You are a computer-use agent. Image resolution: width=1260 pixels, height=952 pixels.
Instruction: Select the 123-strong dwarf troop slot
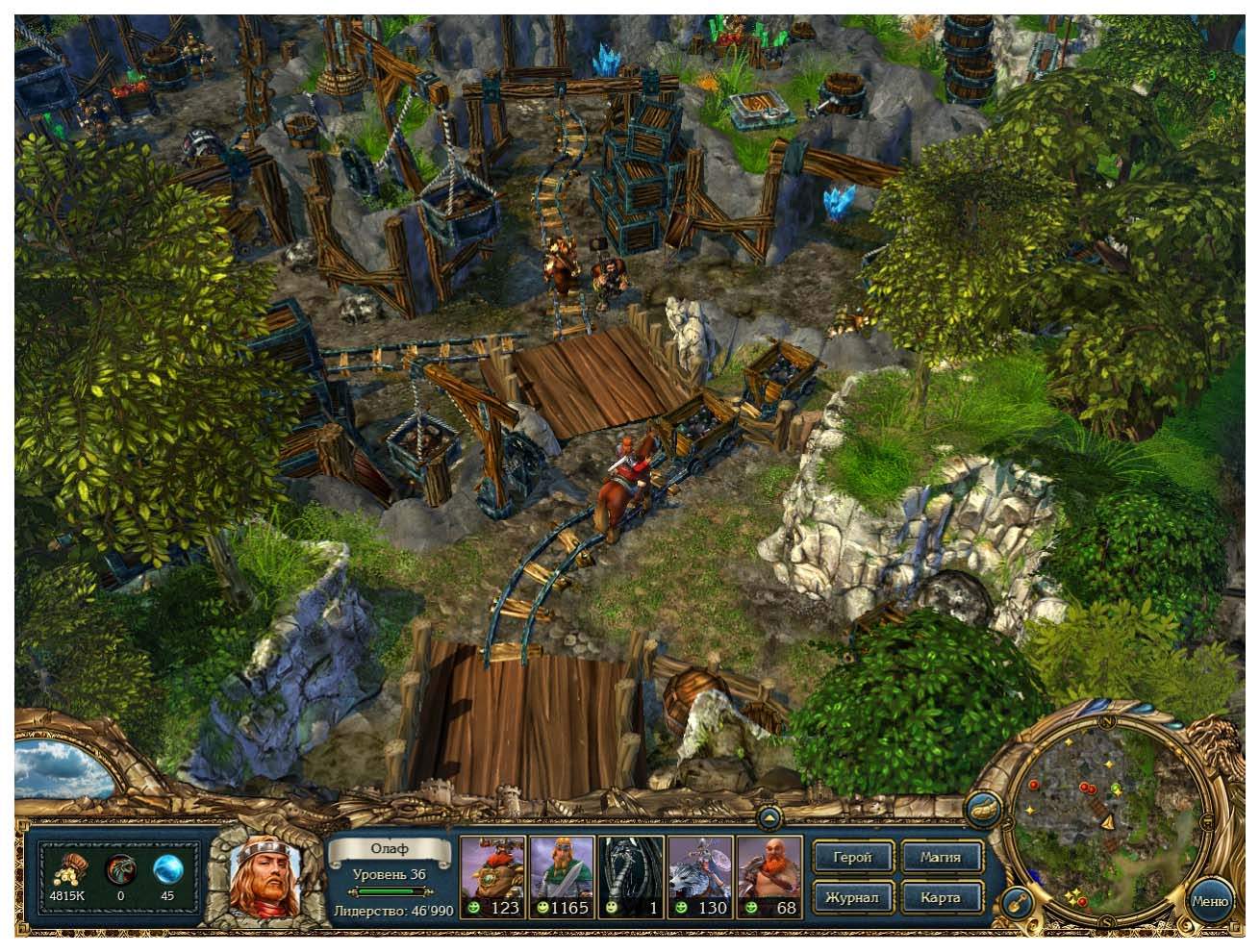tap(492, 877)
